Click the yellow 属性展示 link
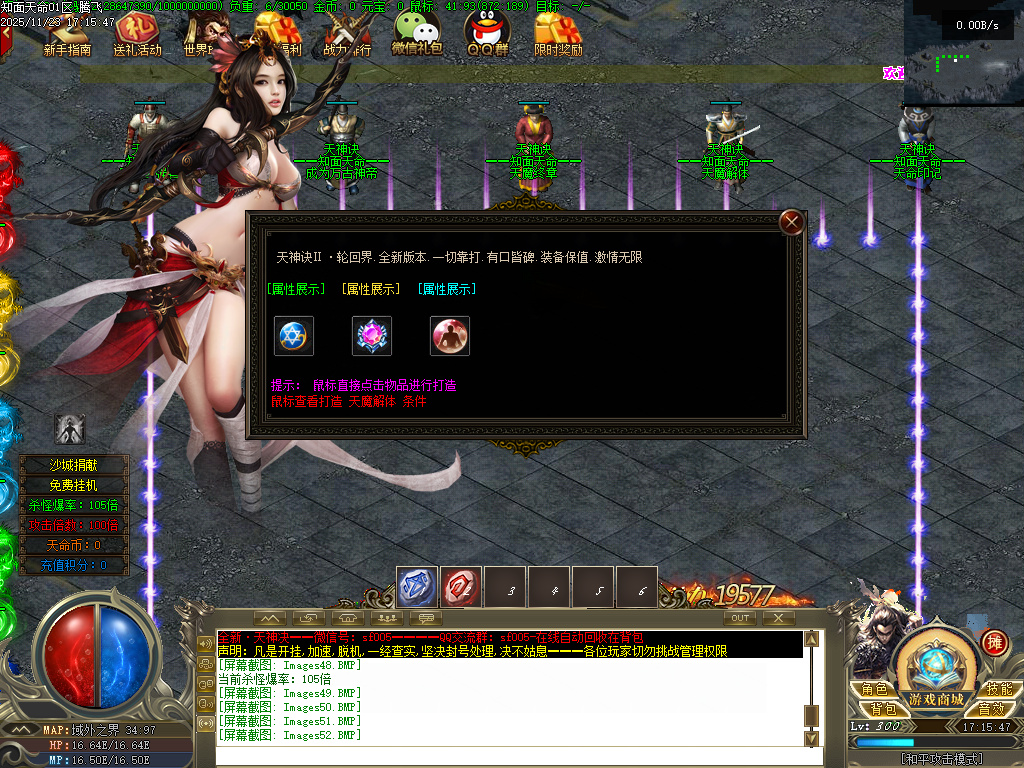1024x768 pixels. 371,289
